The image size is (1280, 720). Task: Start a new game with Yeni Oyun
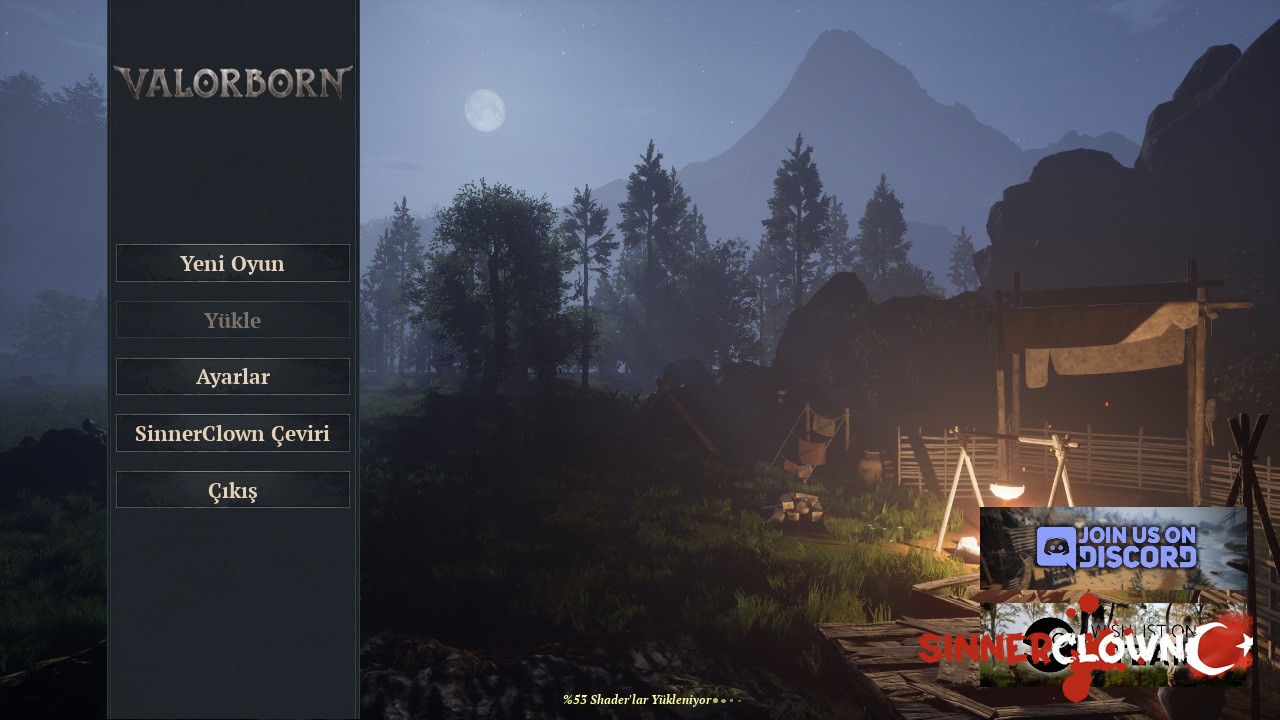click(232, 263)
